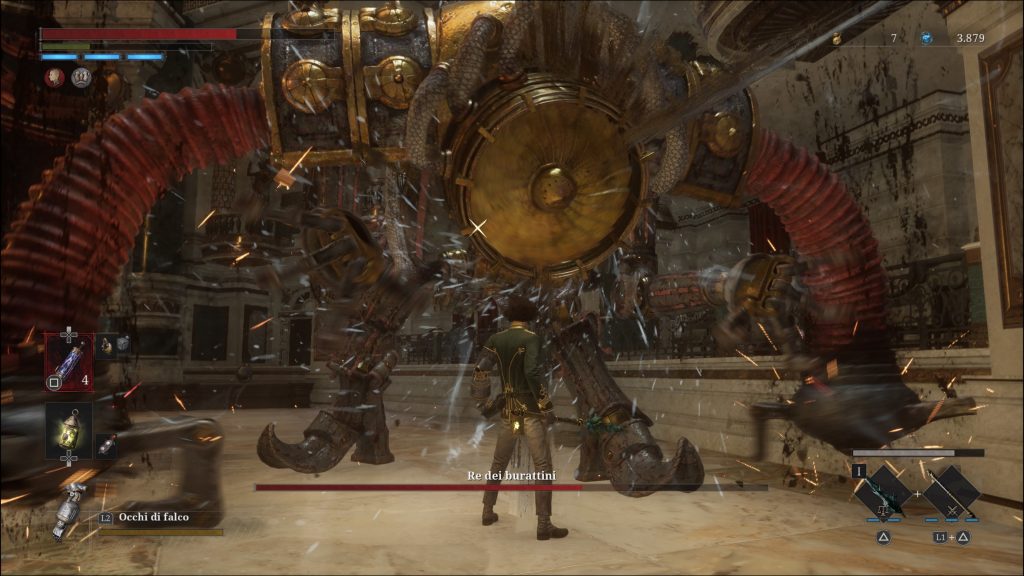The height and width of the screenshot is (576, 1024).
Task: Click the red head-profile status icon
Action: pos(55,76)
